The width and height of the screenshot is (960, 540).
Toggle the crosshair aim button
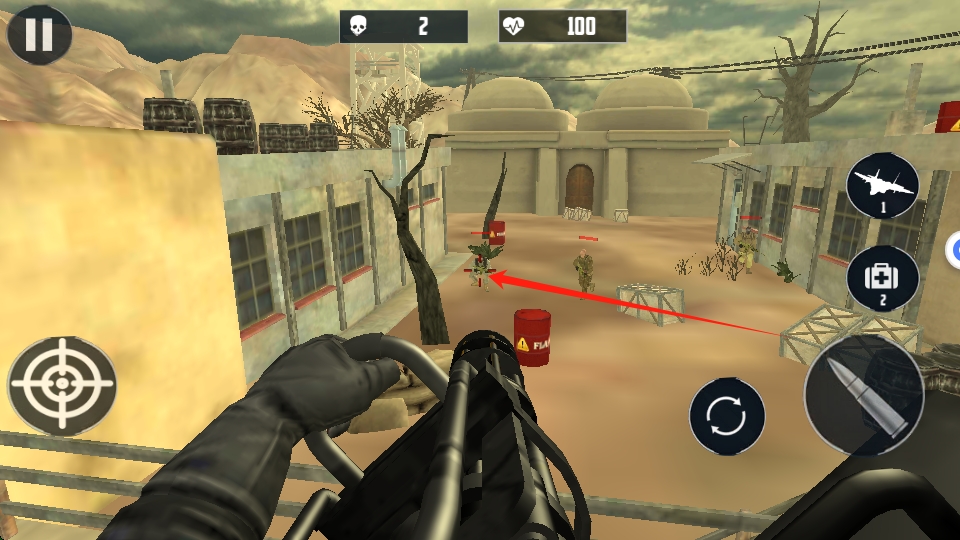(x=62, y=385)
